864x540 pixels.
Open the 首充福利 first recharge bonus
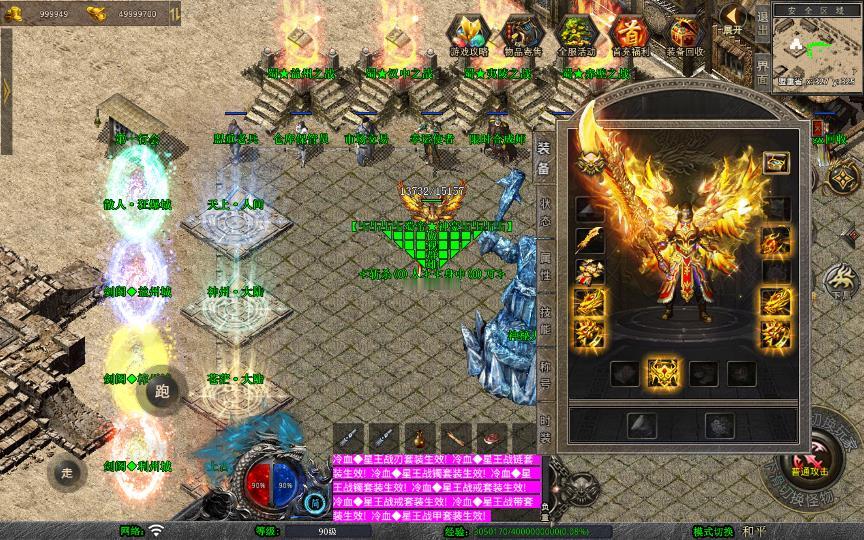click(x=629, y=35)
